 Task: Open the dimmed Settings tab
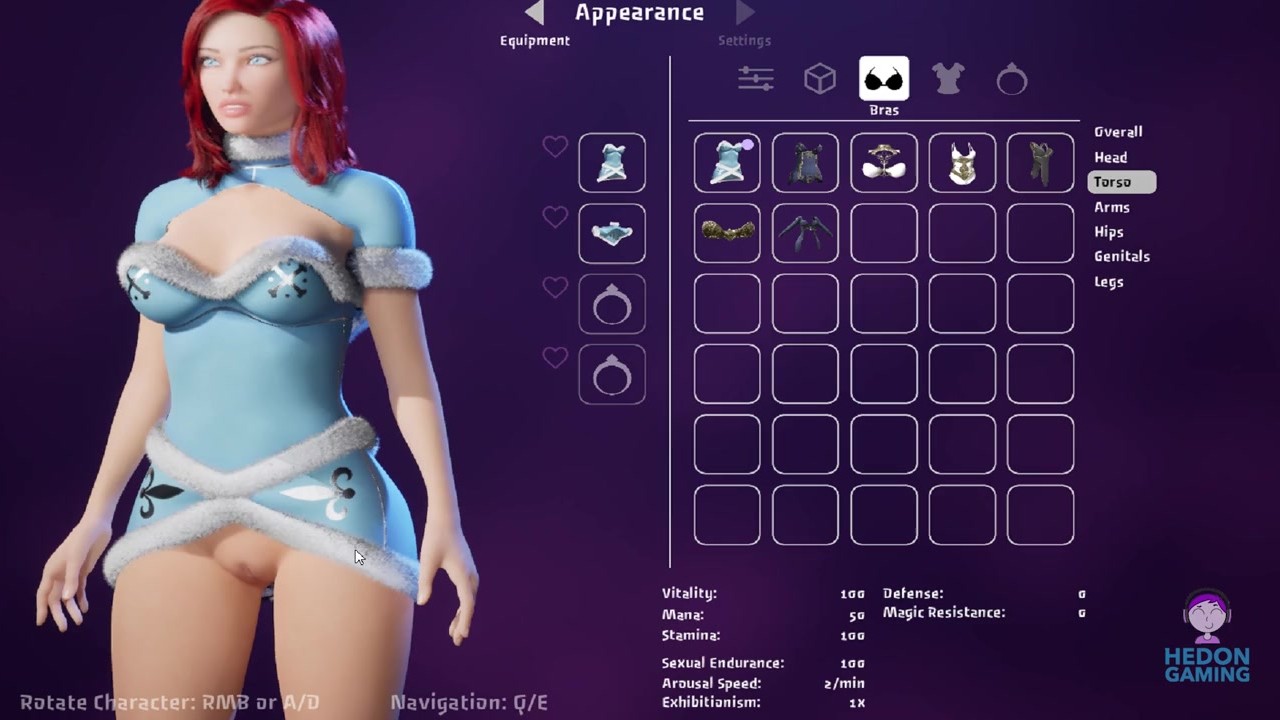tap(744, 41)
